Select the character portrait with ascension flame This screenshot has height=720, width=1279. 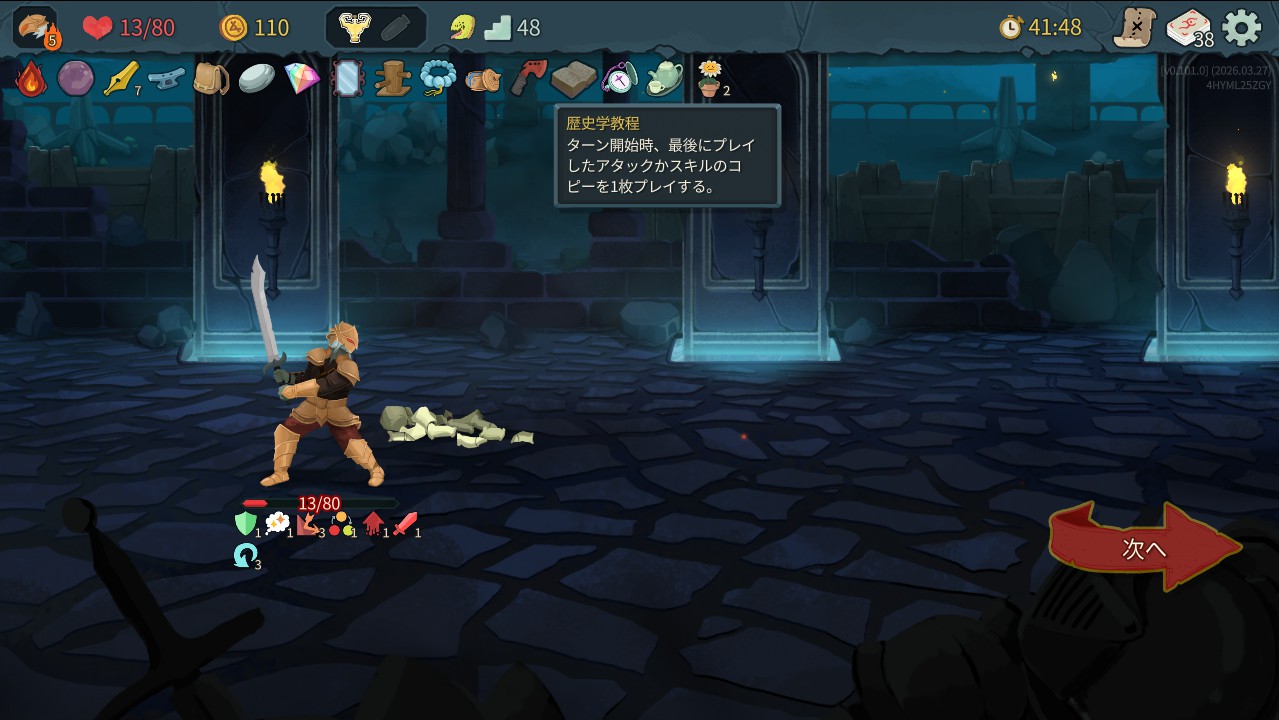click(x=36, y=27)
